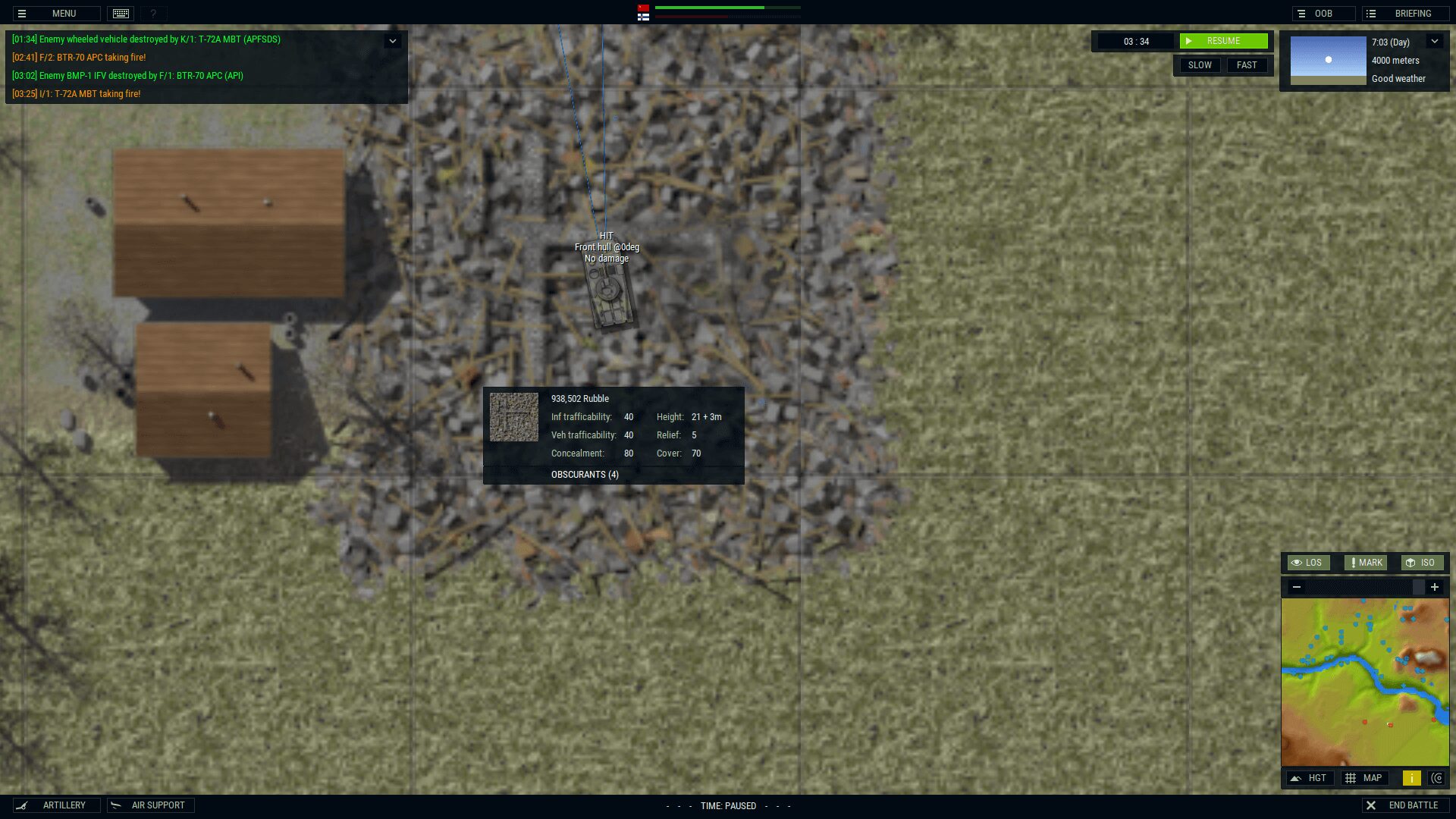This screenshot has width=1456, height=819.
Task: Toggle the yellow info button
Action: coord(1412,778)
